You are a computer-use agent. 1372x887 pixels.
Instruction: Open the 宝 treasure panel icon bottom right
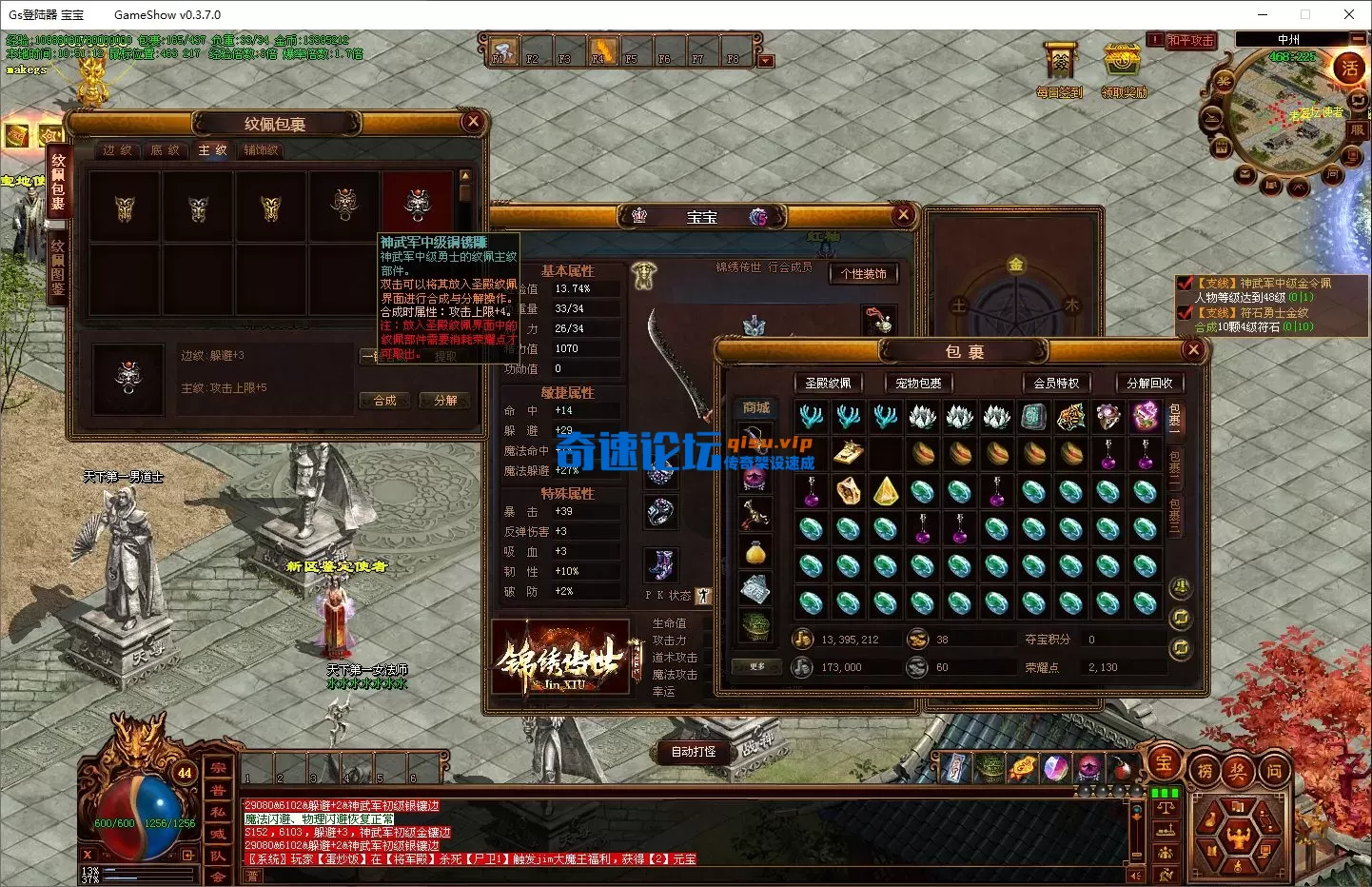click(x=1165, y=766)
